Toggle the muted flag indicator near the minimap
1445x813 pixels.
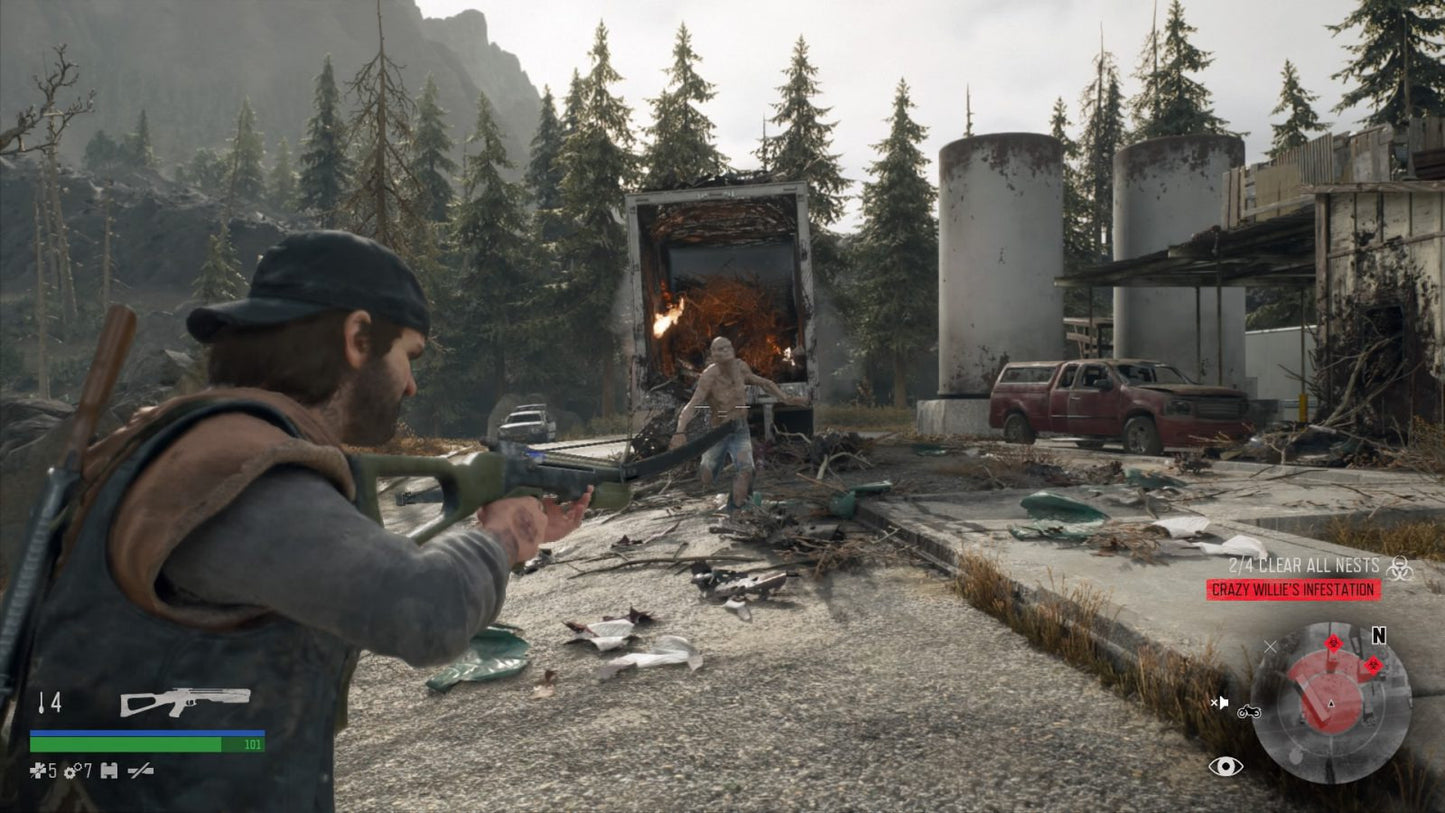coord(1221,702)
